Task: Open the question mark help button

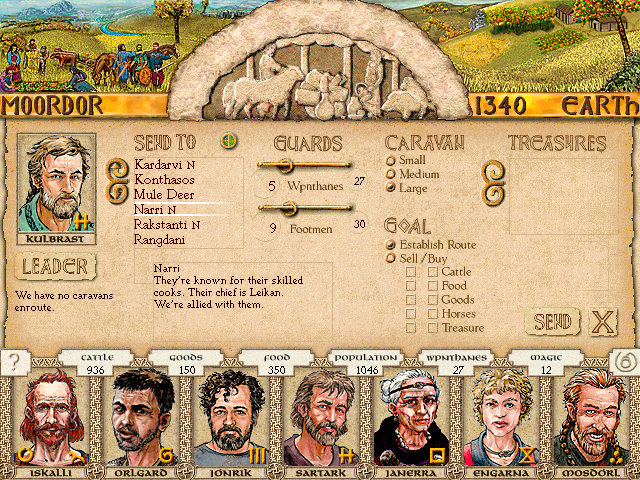Action: pyautogui.click(x=12, y=363)
